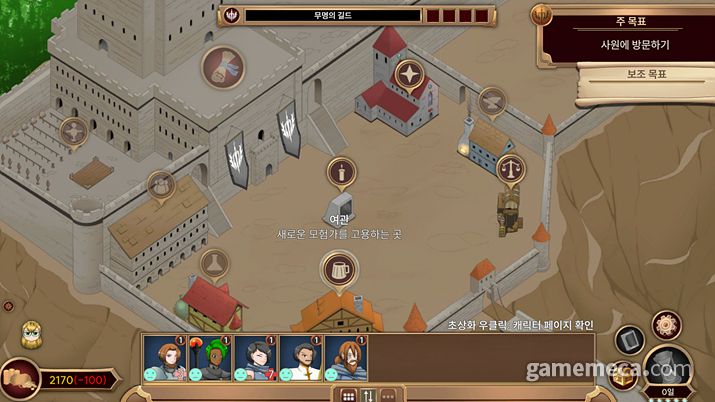The image size is (715, 402).
Task: Click the owl advisor icon
Action: point(31,334)
